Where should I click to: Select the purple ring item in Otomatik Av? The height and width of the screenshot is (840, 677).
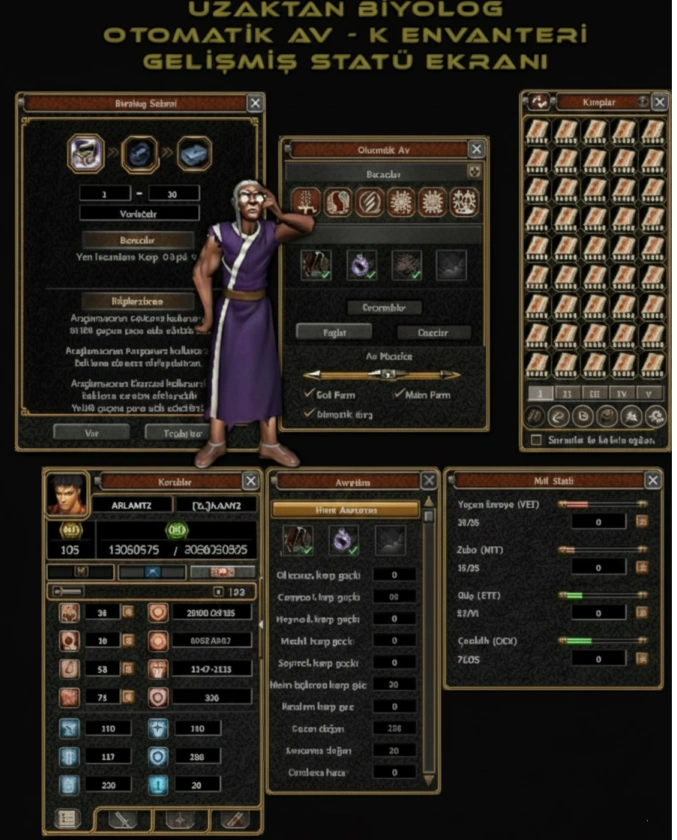pyautogui.click(x=361, y=264)
